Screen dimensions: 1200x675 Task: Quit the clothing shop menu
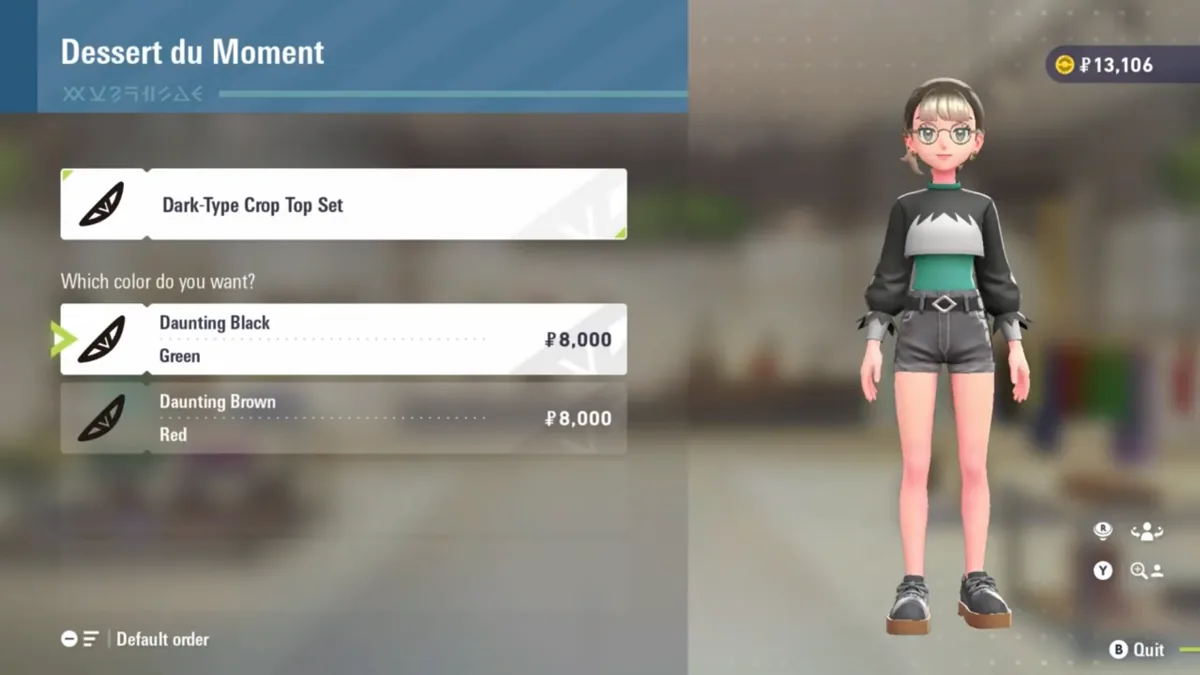(1137, 650)
